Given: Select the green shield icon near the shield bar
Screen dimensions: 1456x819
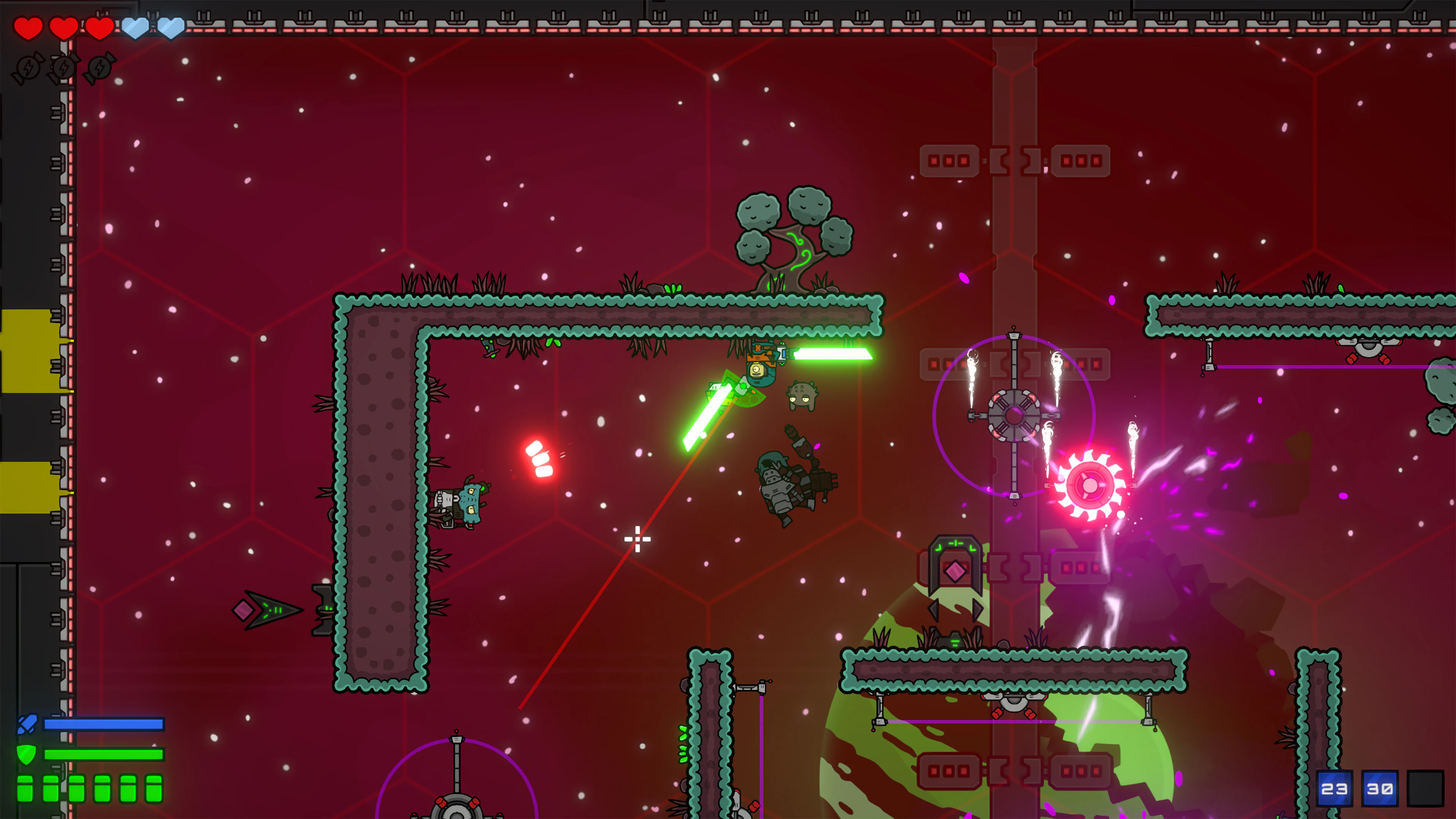Looking at the screenshot, I should point(27,755).
